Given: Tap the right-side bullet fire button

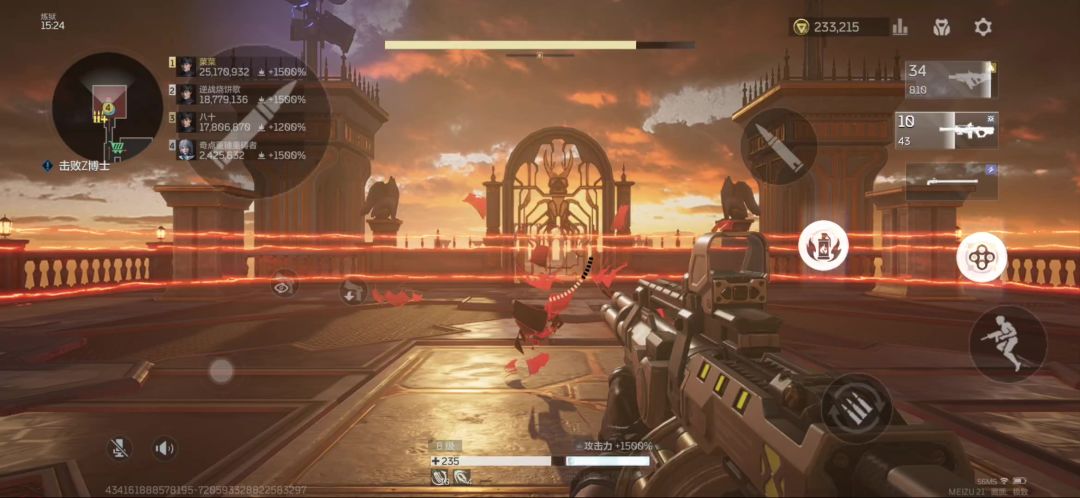Looking at the screenshot, I should click(x=779, y=146).
